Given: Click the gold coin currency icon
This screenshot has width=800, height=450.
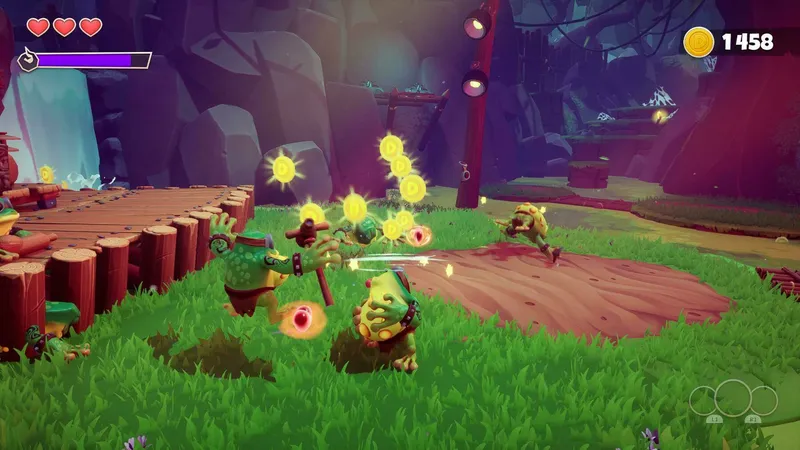Looking at the screenshot, I should 699,41.
